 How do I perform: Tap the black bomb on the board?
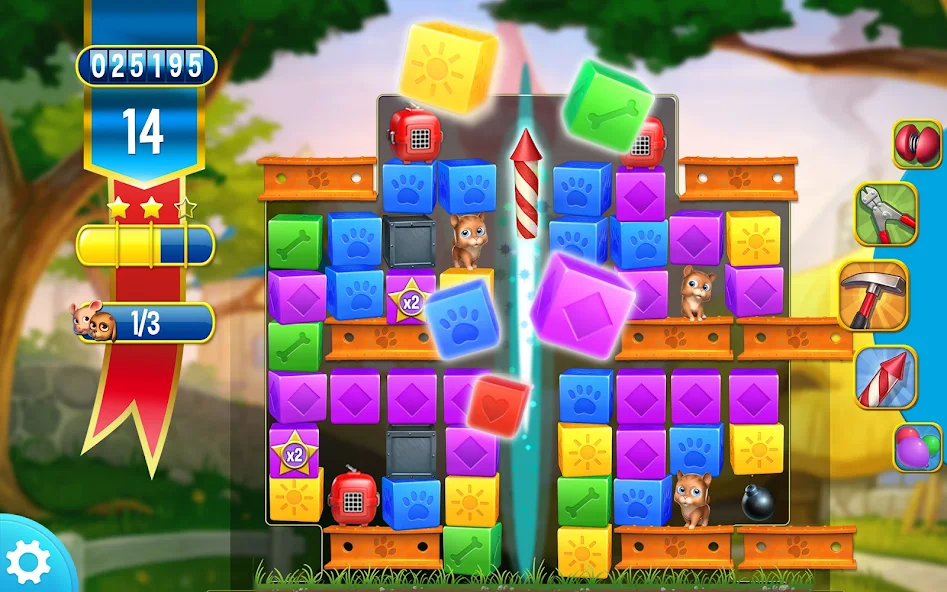click(x=757, y=501)
